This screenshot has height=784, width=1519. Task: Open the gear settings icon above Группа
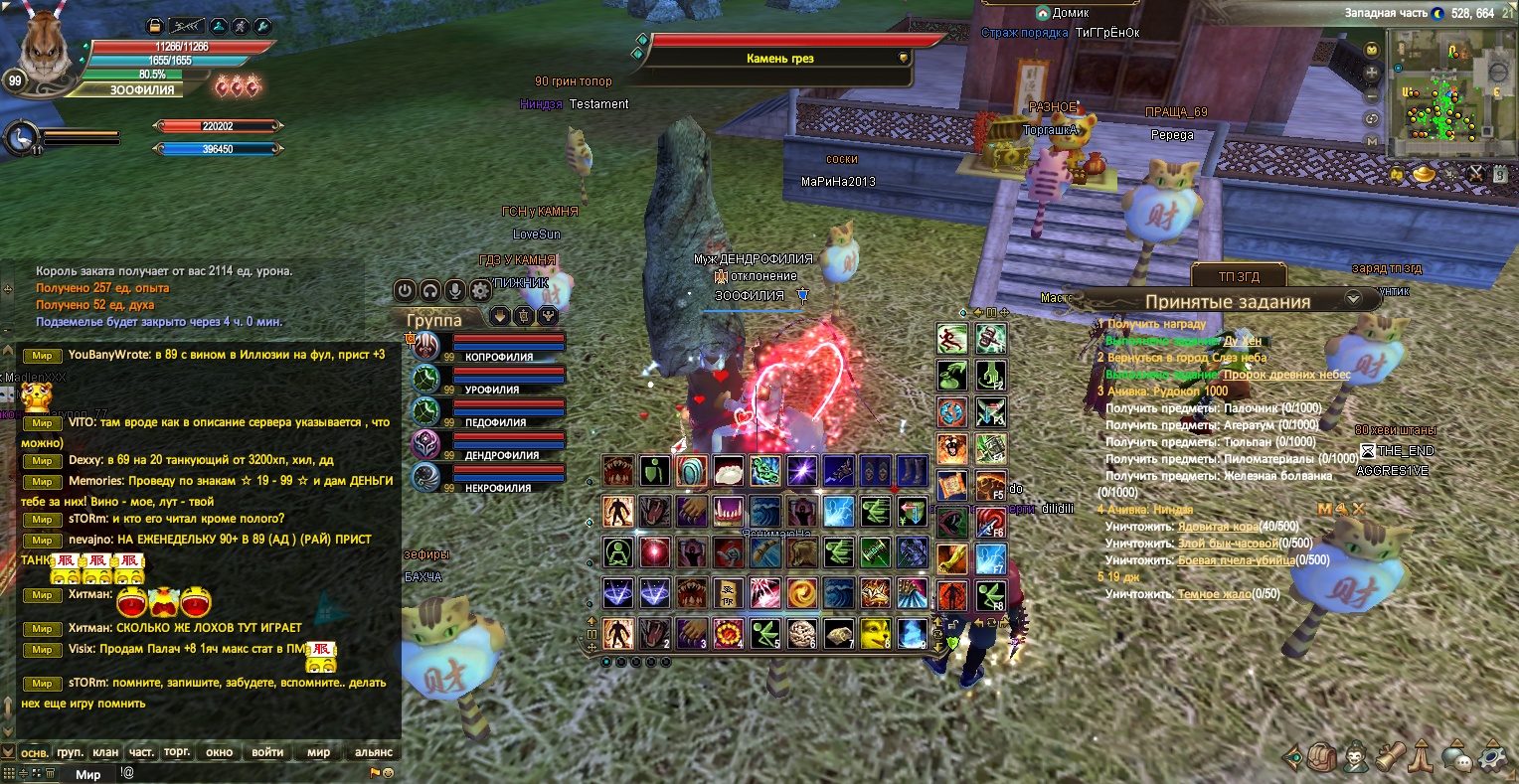pyautogui.click(x=480, y=290)
